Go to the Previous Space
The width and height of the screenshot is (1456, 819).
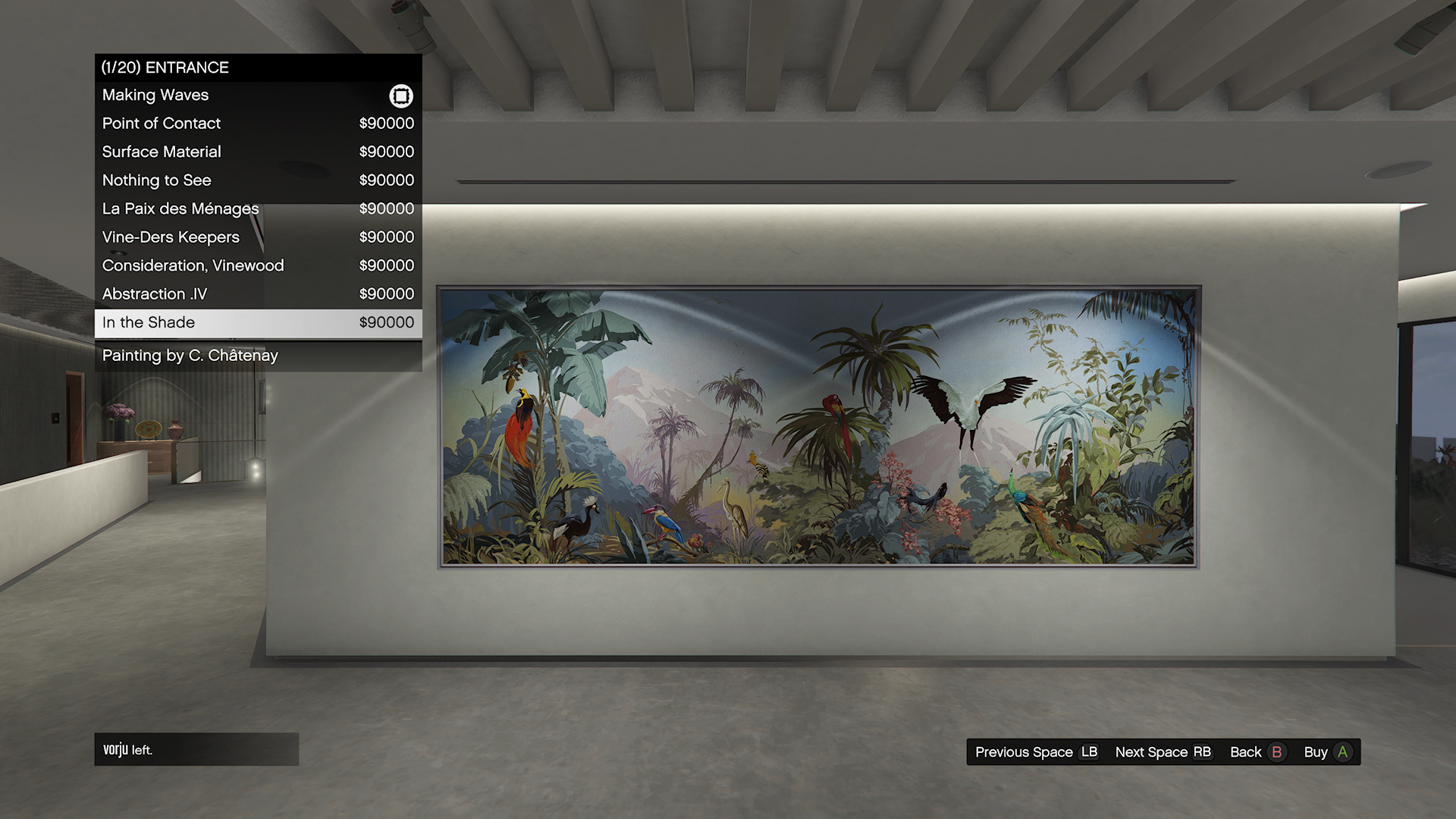pyautogui.click(x=1036, y=752)
